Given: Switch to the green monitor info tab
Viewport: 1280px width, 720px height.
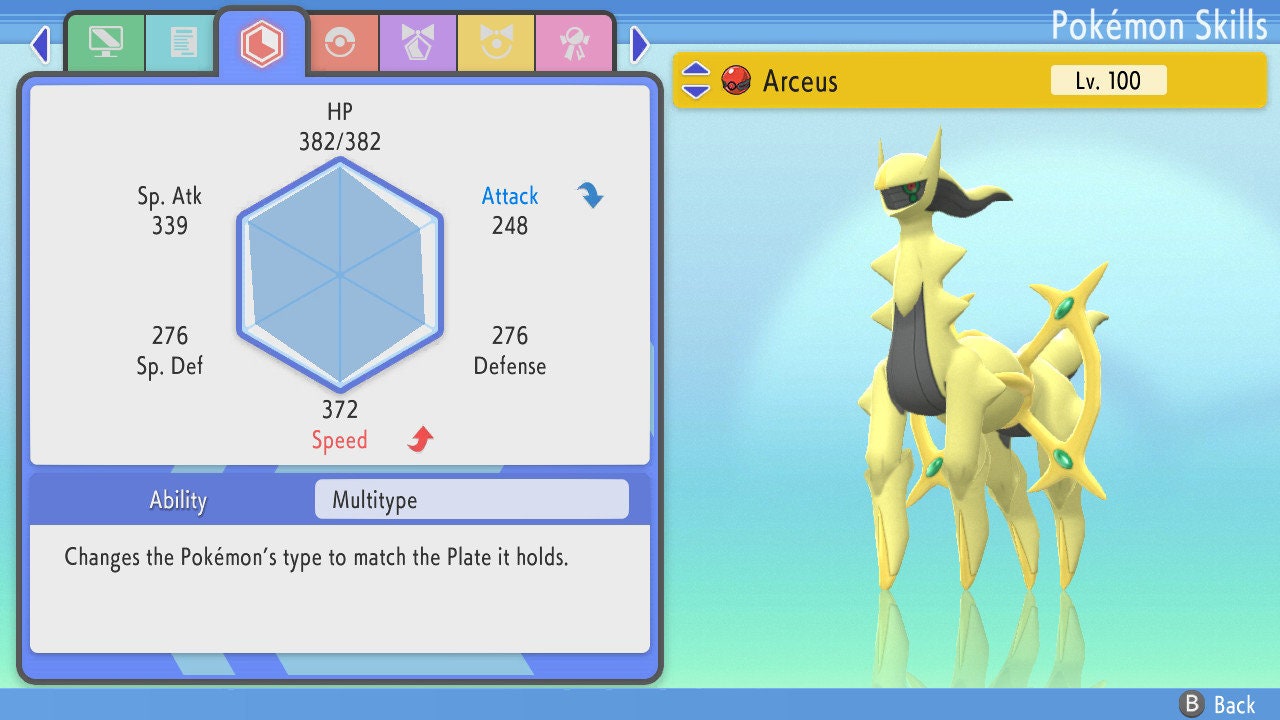Looking at the screenshot, I should coord(105,42).
